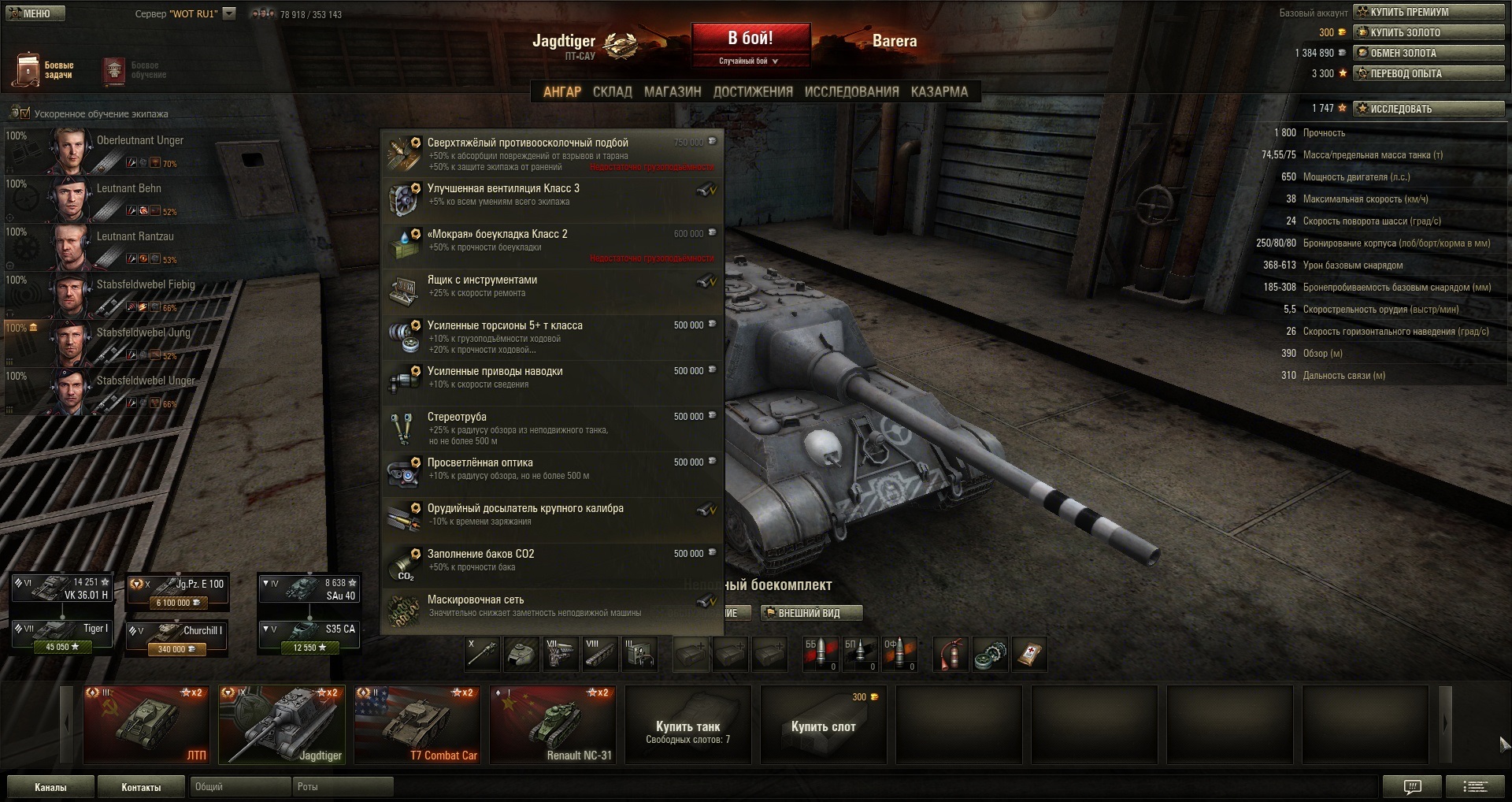Switch to the СКЛАД tab
Image resolution: width=1512 pixels, height=802 pixels.
(x=612, y=92)
